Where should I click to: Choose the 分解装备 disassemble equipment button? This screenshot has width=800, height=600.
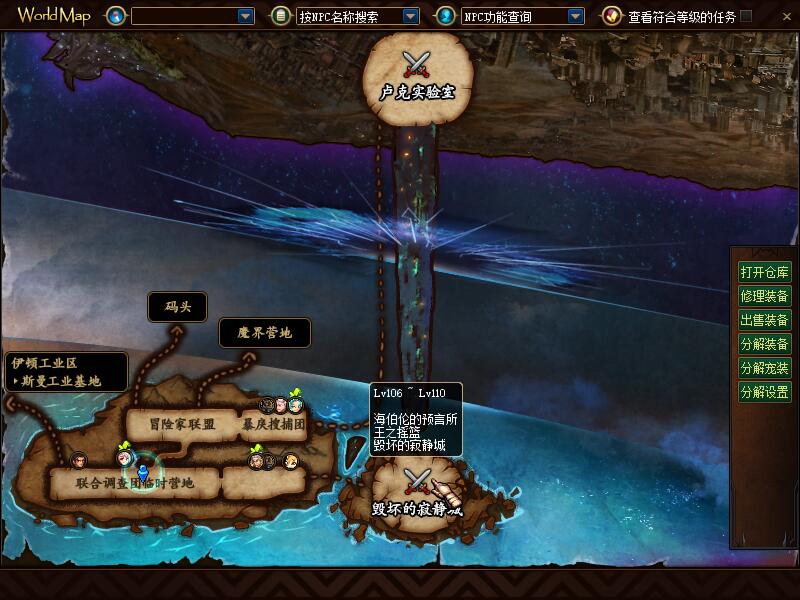click(764, 344)
